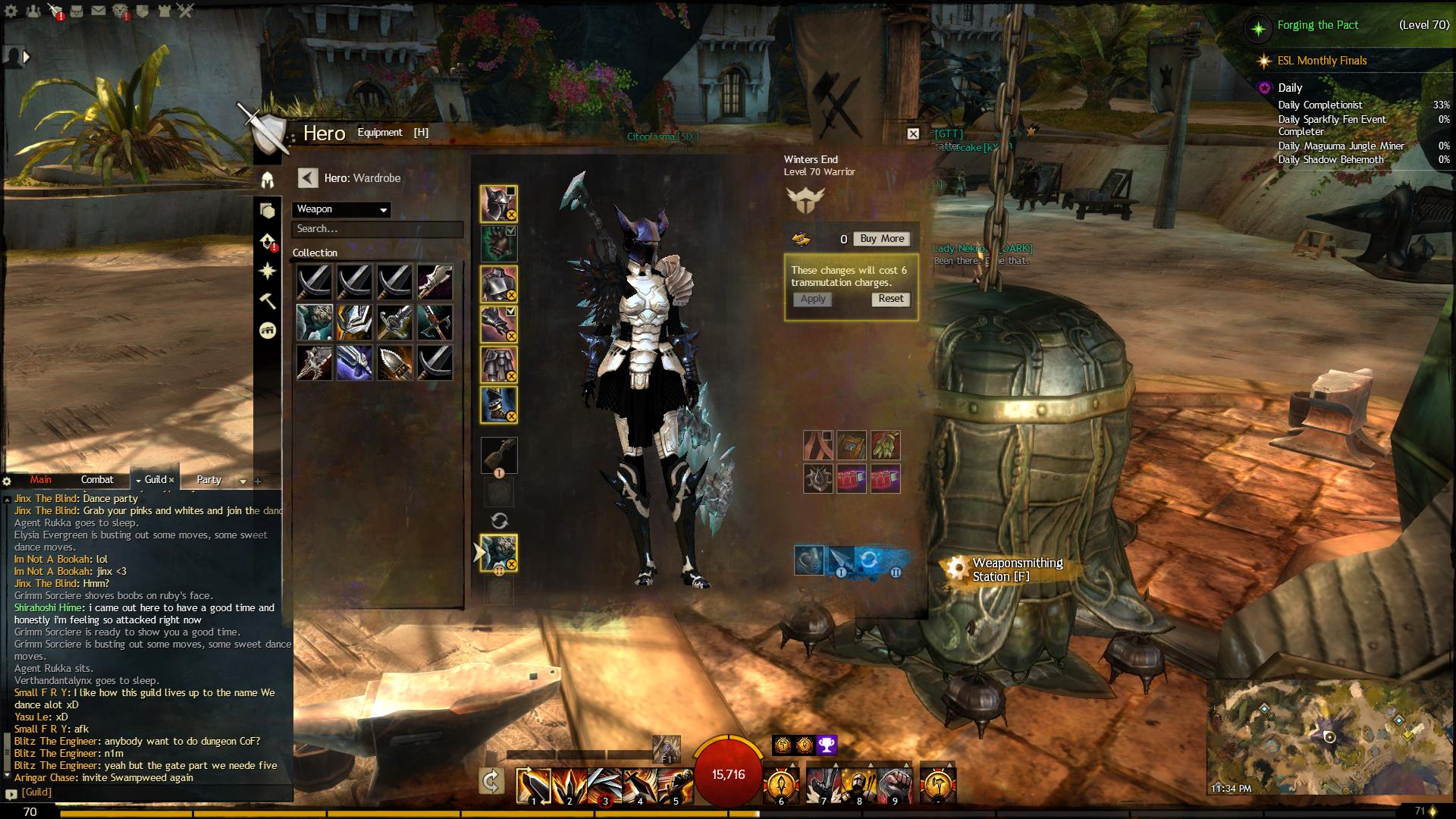Go back from Hero Wardrobe

pos(307,178)
